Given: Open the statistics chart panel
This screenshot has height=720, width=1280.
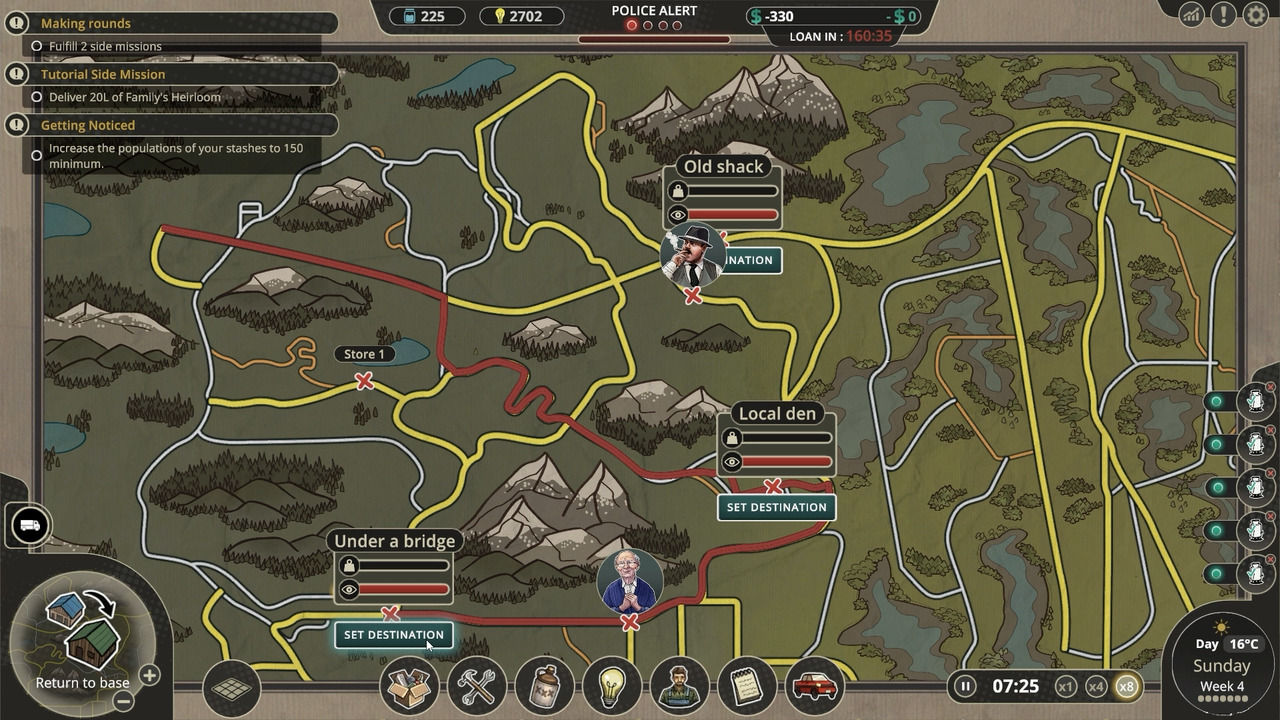Looking at the screenshot, I should pyautogui.click(x=1191, y=14).
